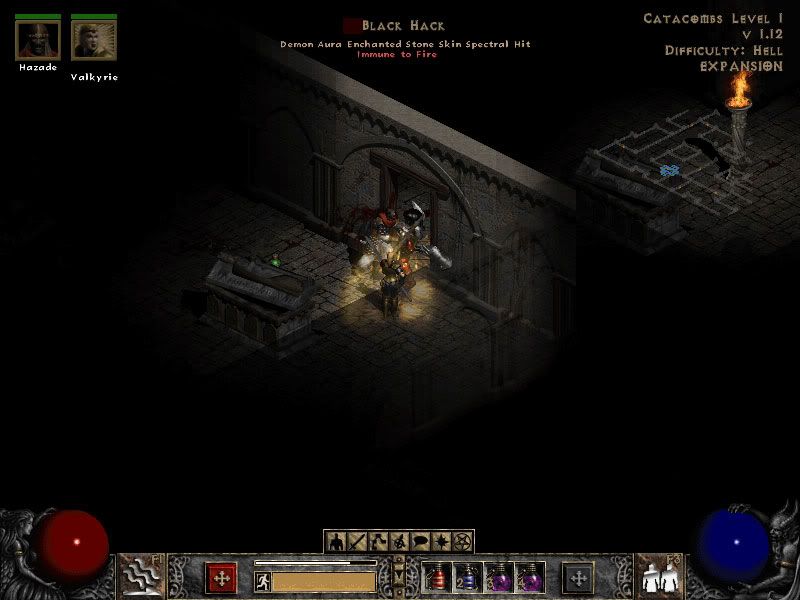The width and height of the screenshot is (800, 600).
Task: Open the character screen from the mini panel
Action: click(336, 541)
